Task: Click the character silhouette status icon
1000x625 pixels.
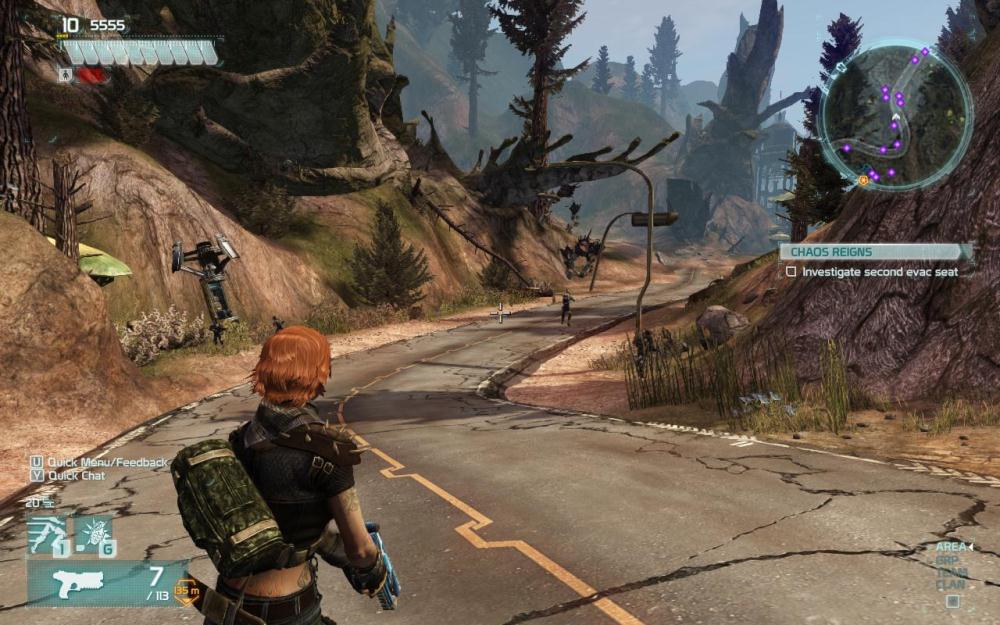Action: [66, 74]
